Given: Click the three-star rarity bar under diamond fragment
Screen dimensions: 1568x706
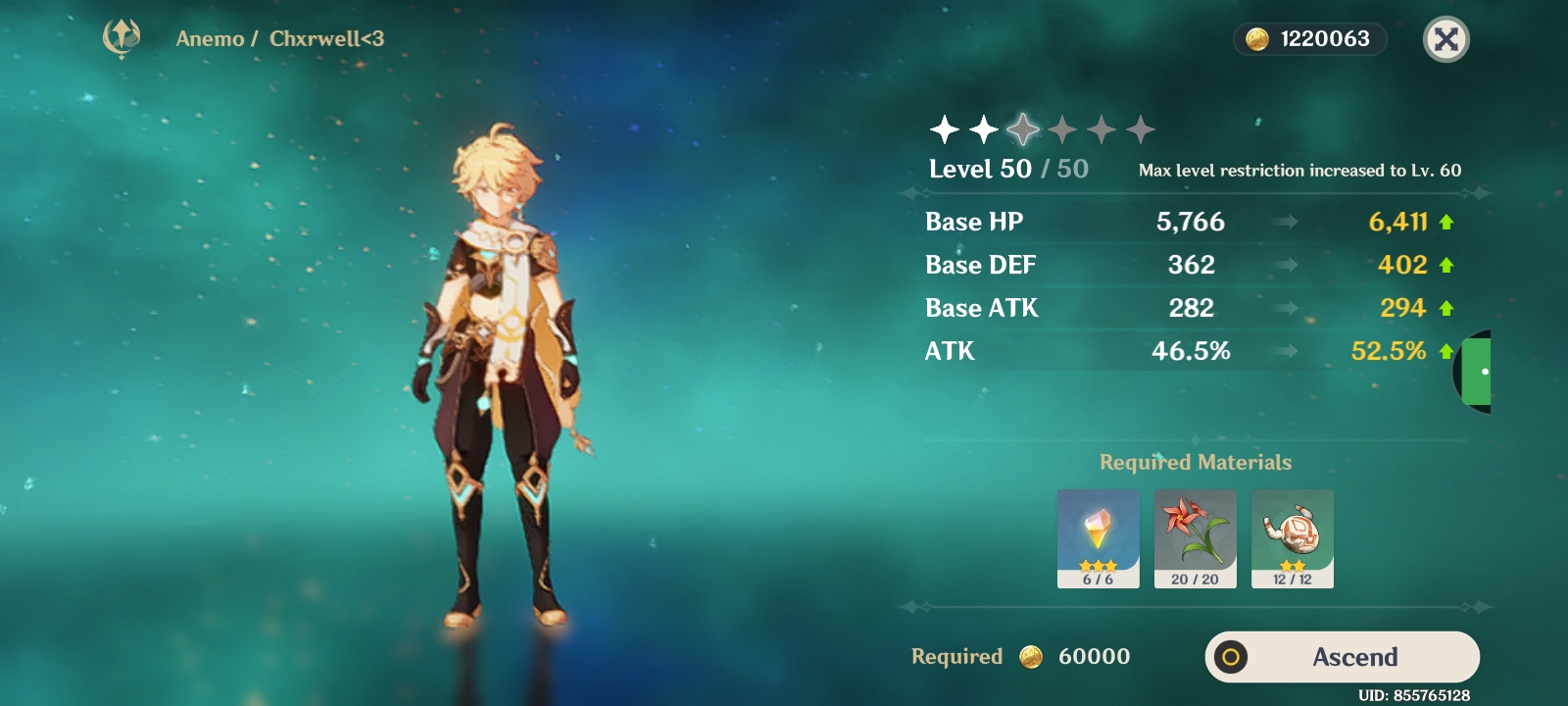Looking at the screenshot, I should [1099, 567].
